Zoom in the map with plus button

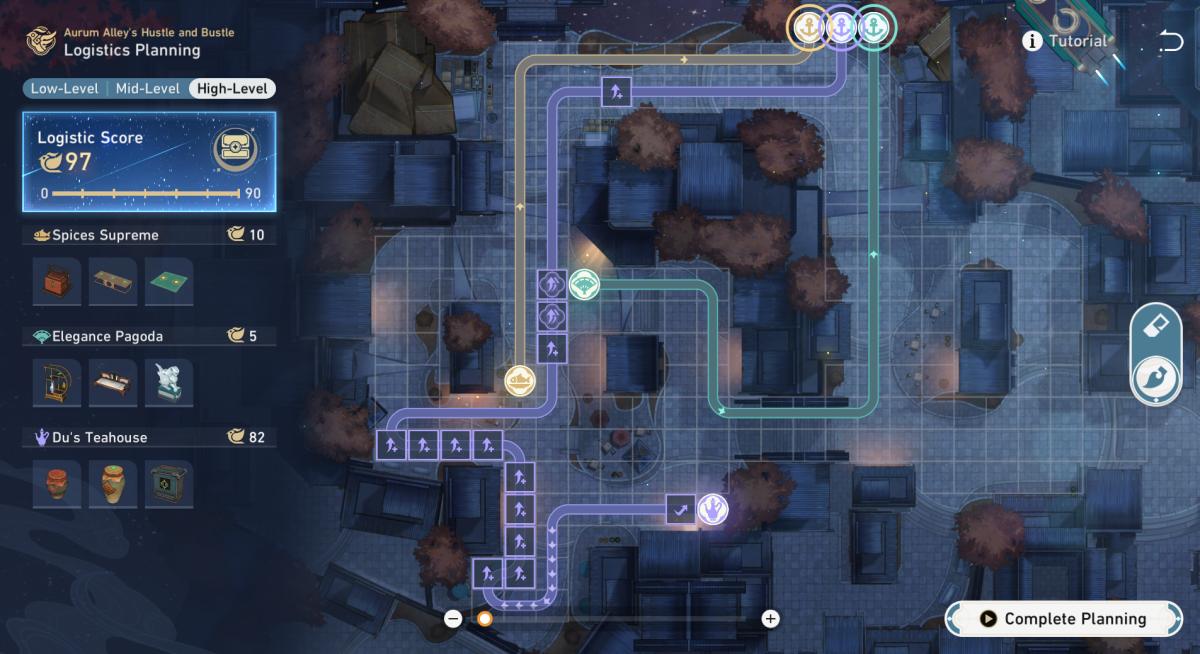tap(770, 619)
